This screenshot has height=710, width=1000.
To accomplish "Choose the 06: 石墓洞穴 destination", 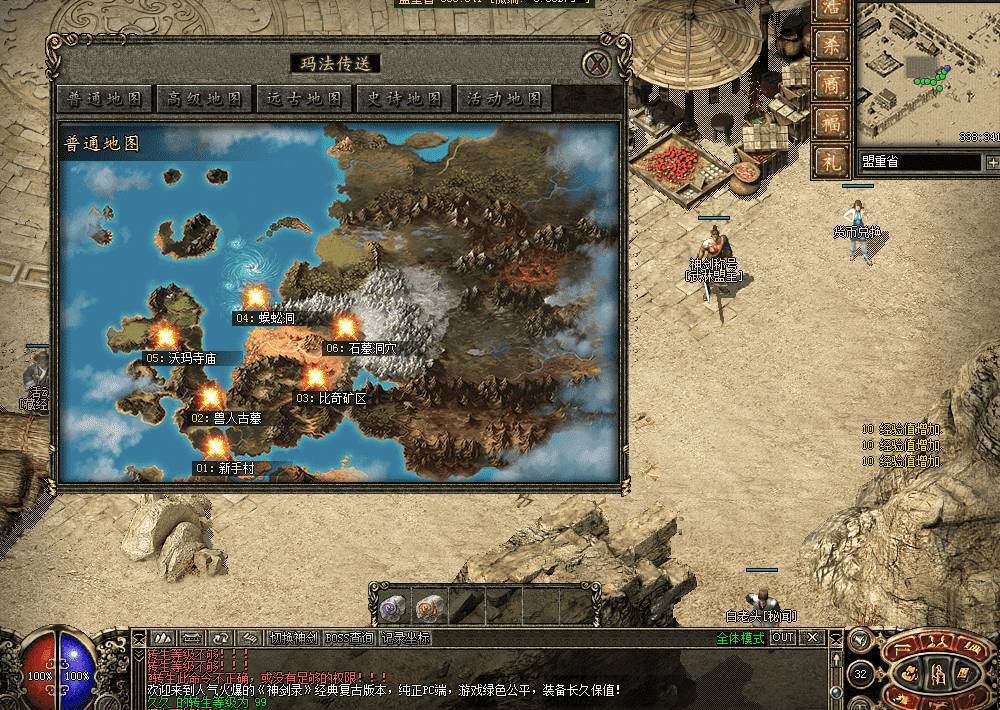I will click(345, 327).
